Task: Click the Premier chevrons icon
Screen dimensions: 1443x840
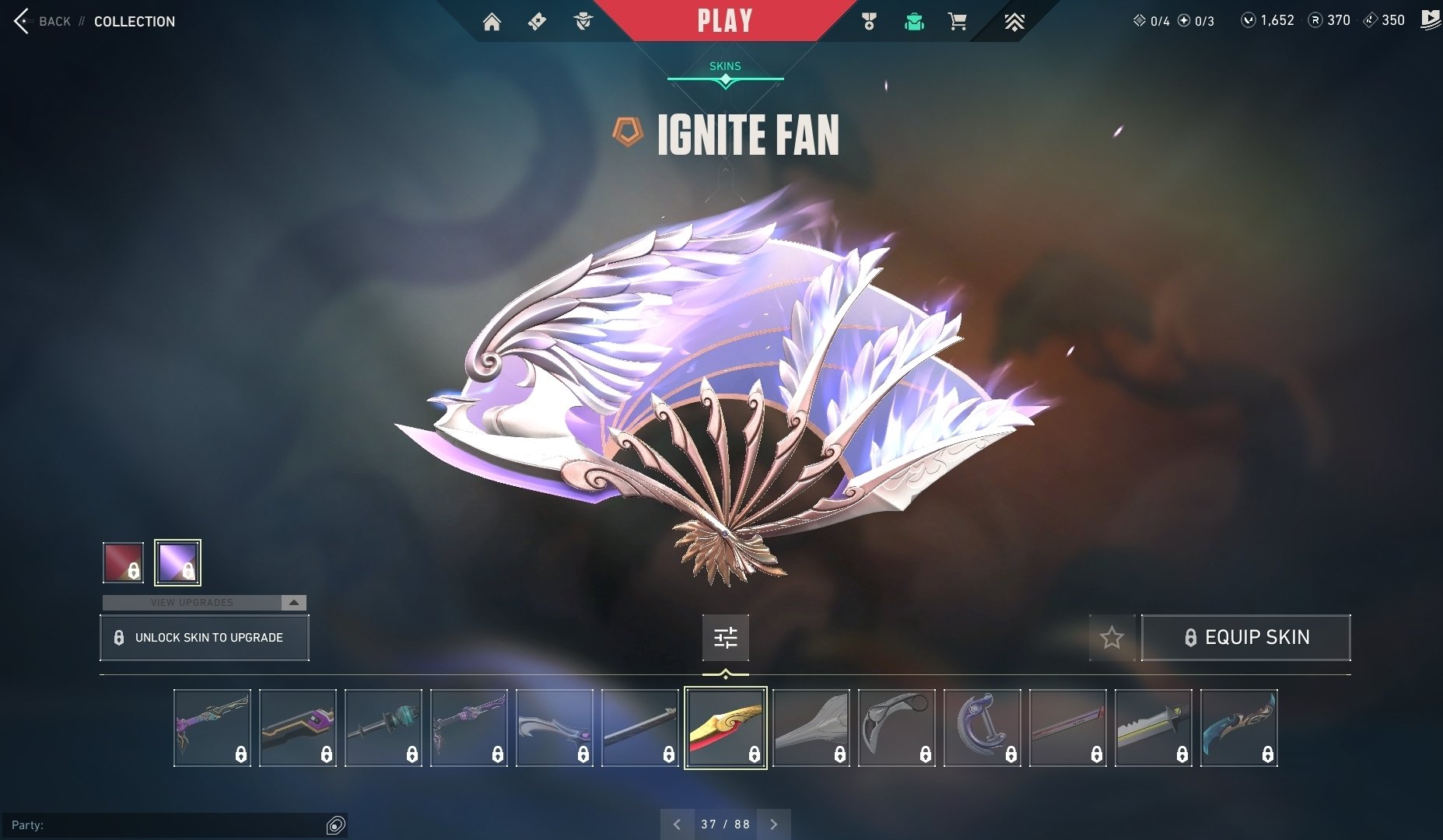Action: [1015, 21]
